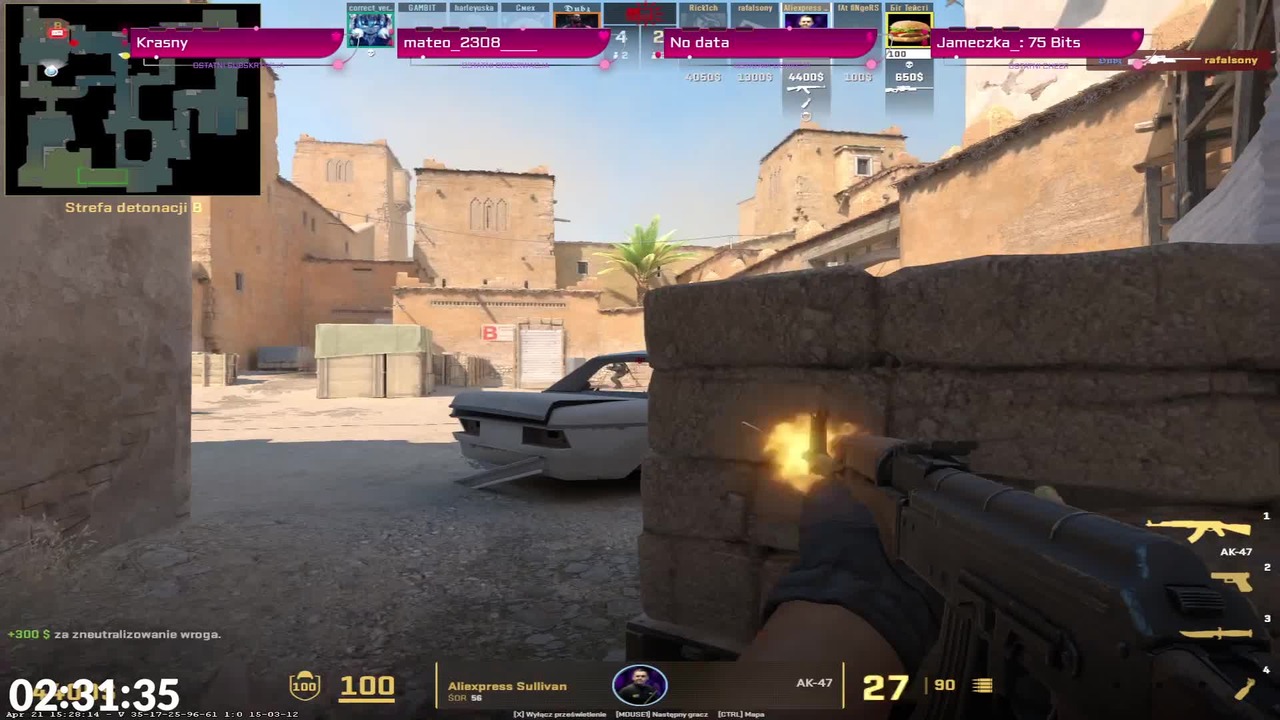Select the AK-47 weapon slot
The width and height of the screenshot is (1280, 720).
coord(1198,530)
